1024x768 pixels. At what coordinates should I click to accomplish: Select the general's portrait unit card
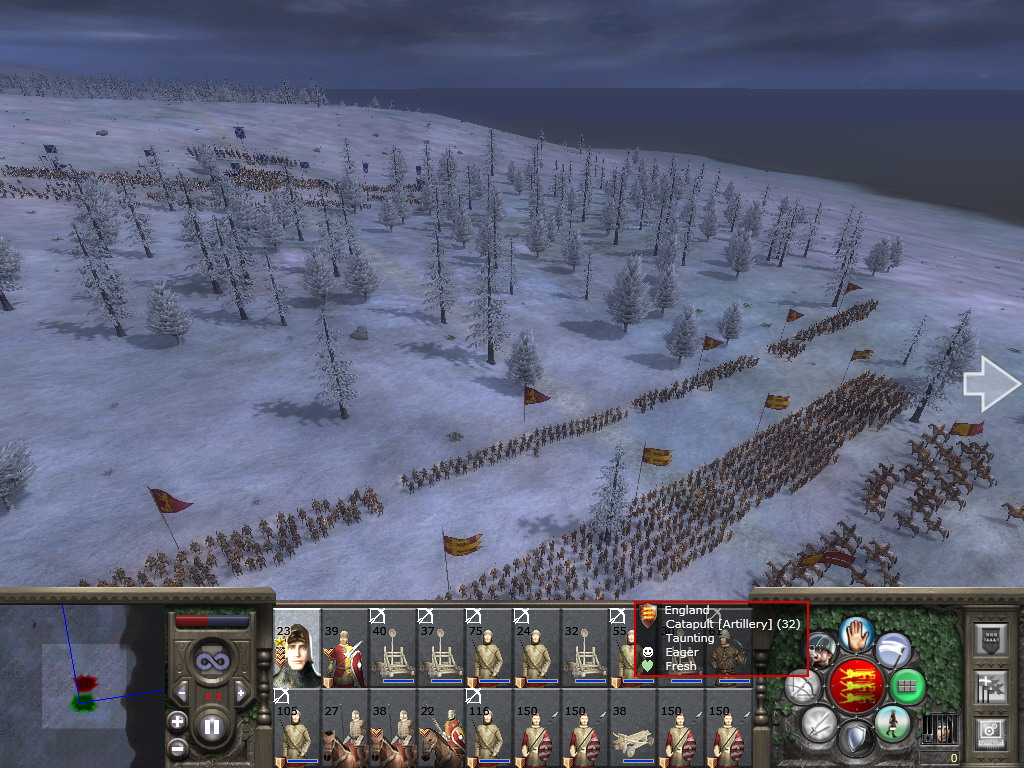pos(297,648)
